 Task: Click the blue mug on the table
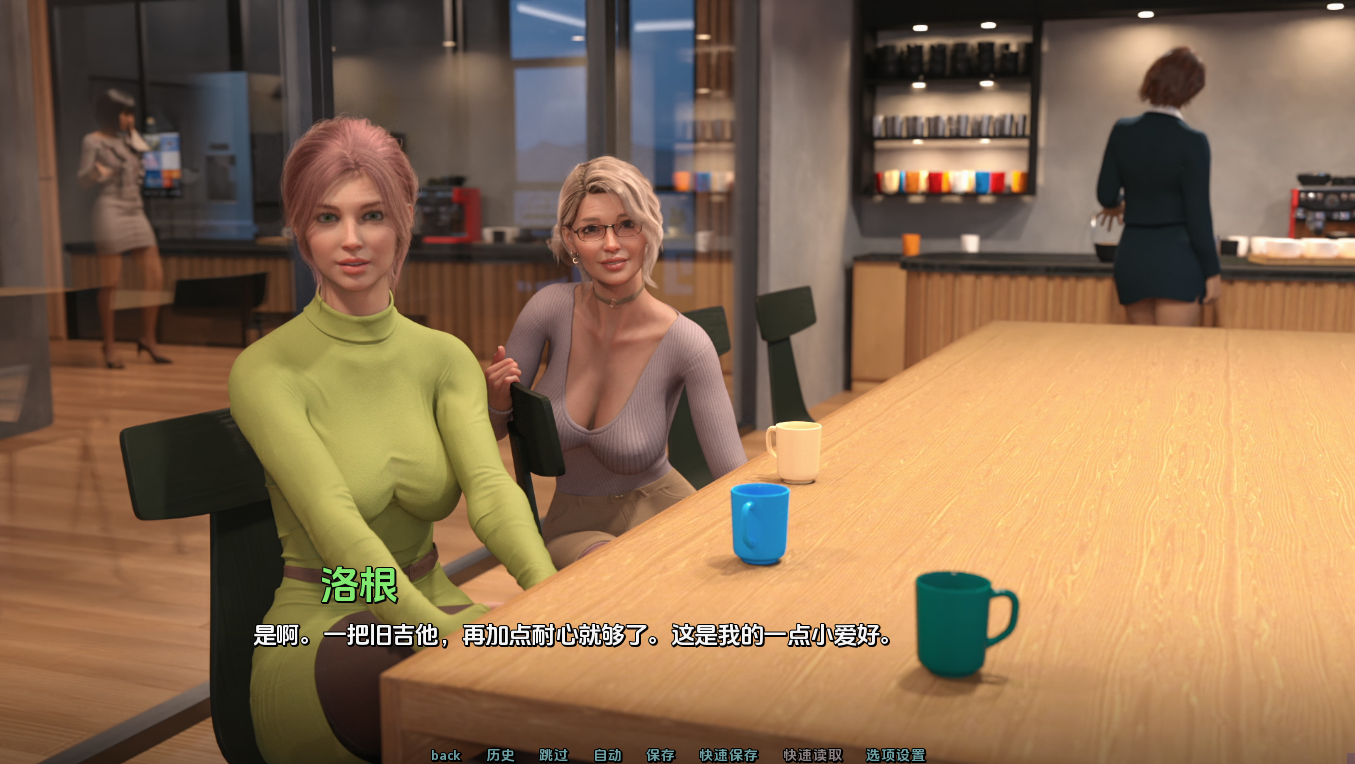click(x=758, y=525)
